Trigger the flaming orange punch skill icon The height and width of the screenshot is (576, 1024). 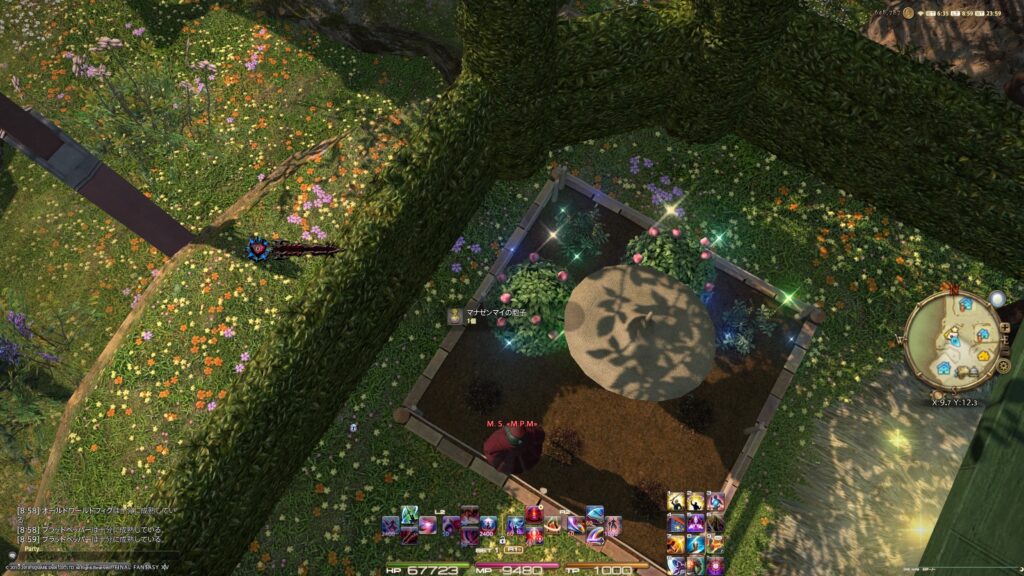click(677, 544)
